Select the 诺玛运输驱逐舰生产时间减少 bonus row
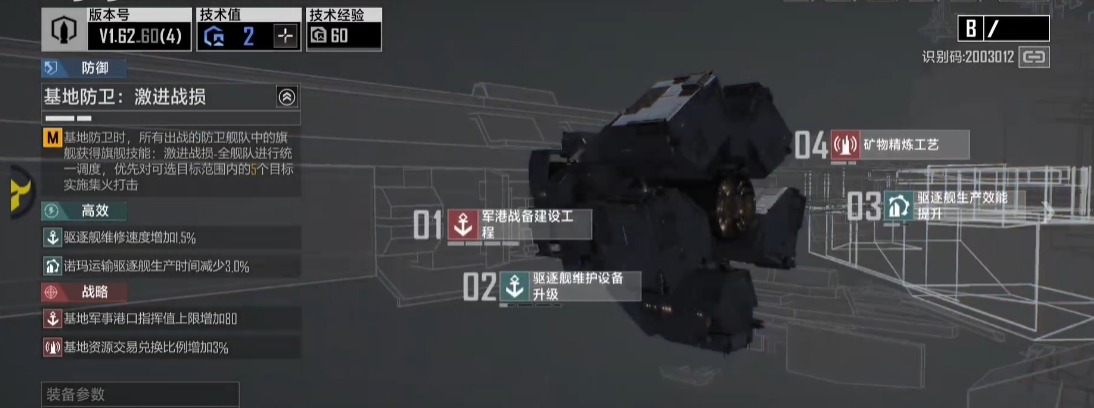This screenshot has width=1094, height=408. pos(171,267)
